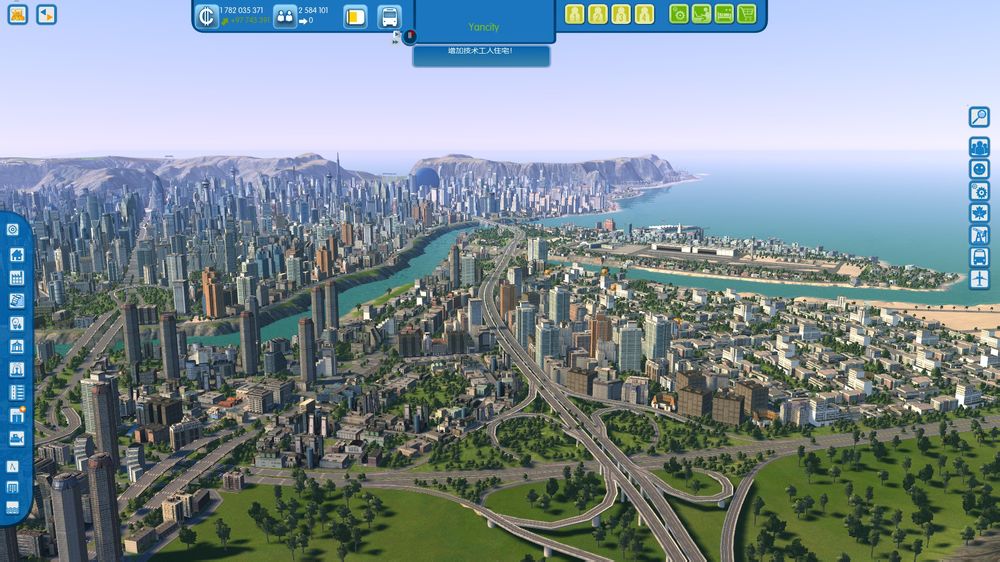Image resolution: width=1000 pixels, height=562 pixels.
Task: Open the skilled worker housing notification
Action: coord(481,51)
